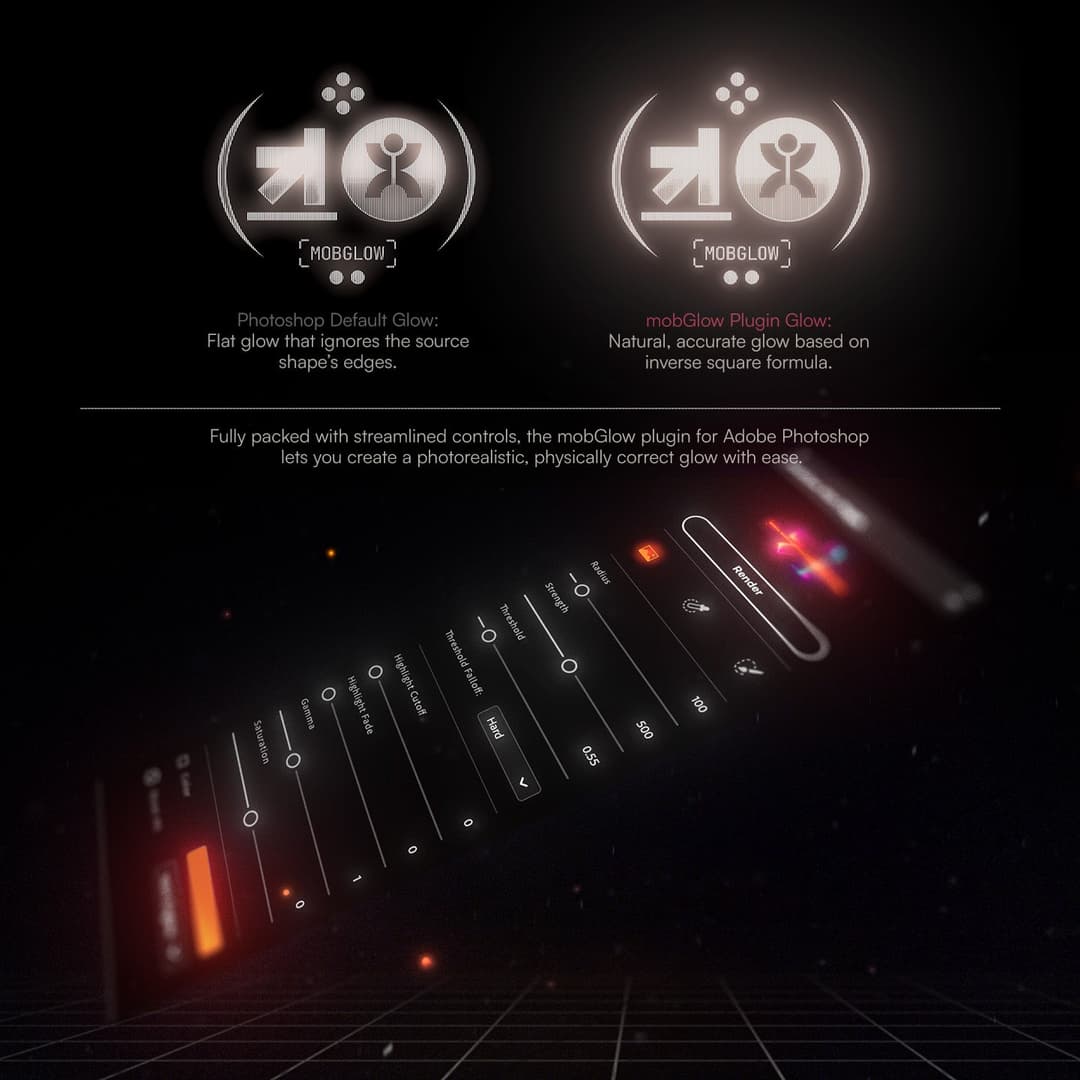Image resolution: width=1080 pixels, height=1080 pixels.
Task: Click the Strength slider handle
Action: (x=569, y=666)
